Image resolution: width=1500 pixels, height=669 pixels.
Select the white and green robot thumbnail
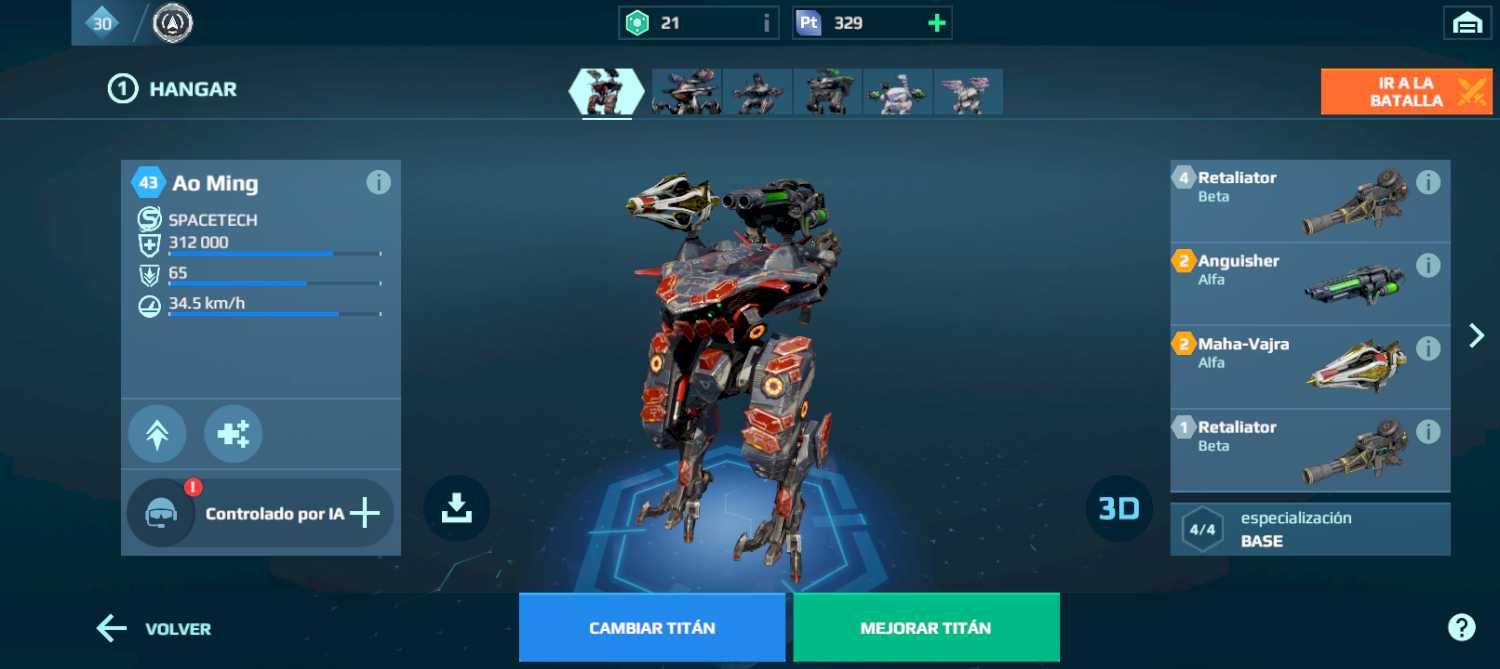coord(897,92)
